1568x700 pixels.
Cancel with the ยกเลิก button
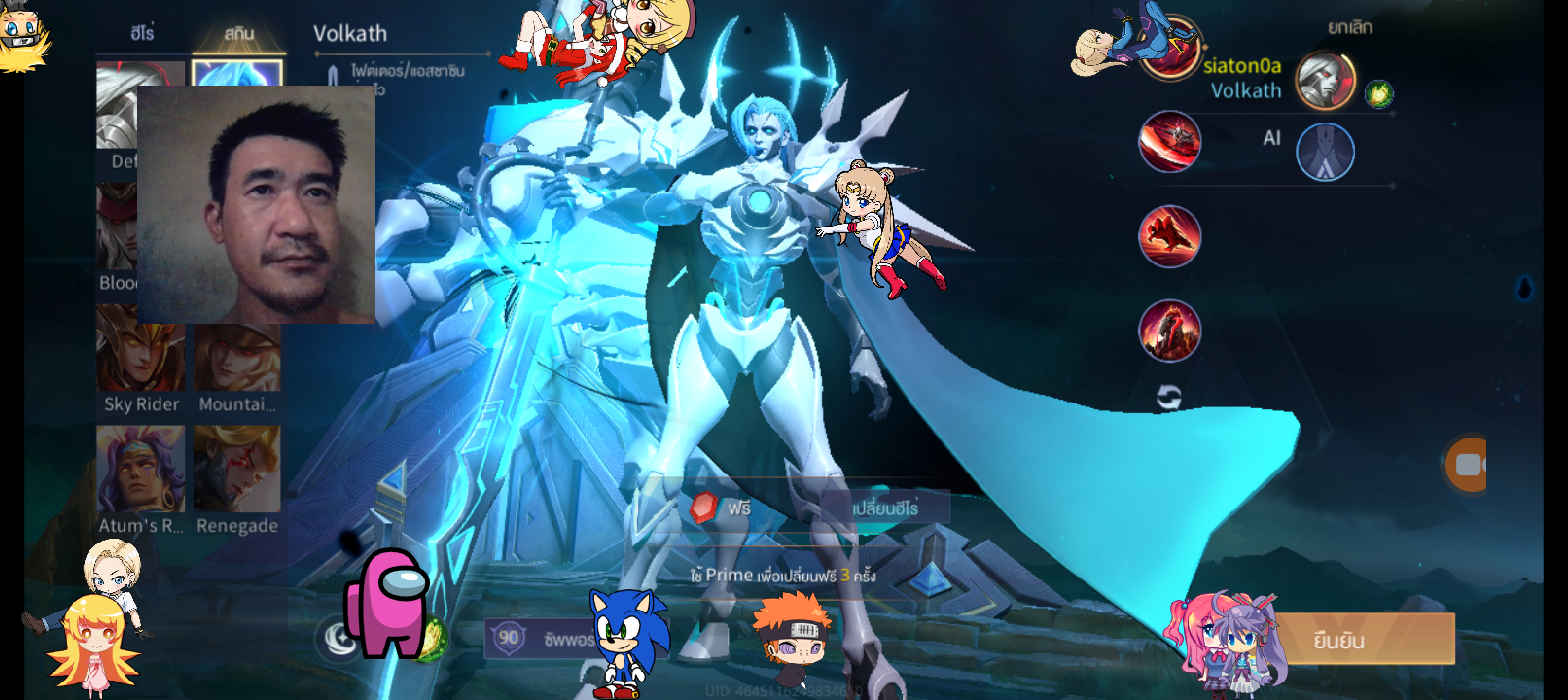pyautogui.click(x=1349, y=28)
